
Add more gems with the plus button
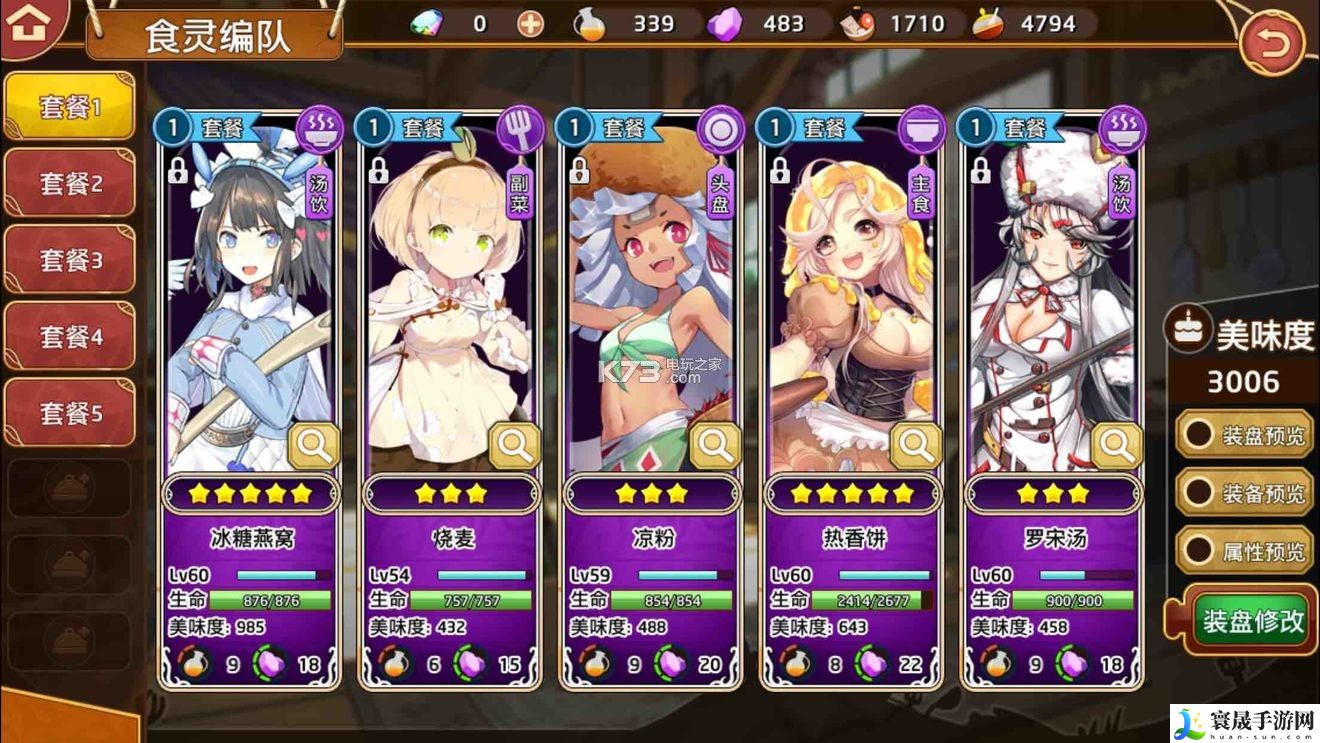[531, 23]
